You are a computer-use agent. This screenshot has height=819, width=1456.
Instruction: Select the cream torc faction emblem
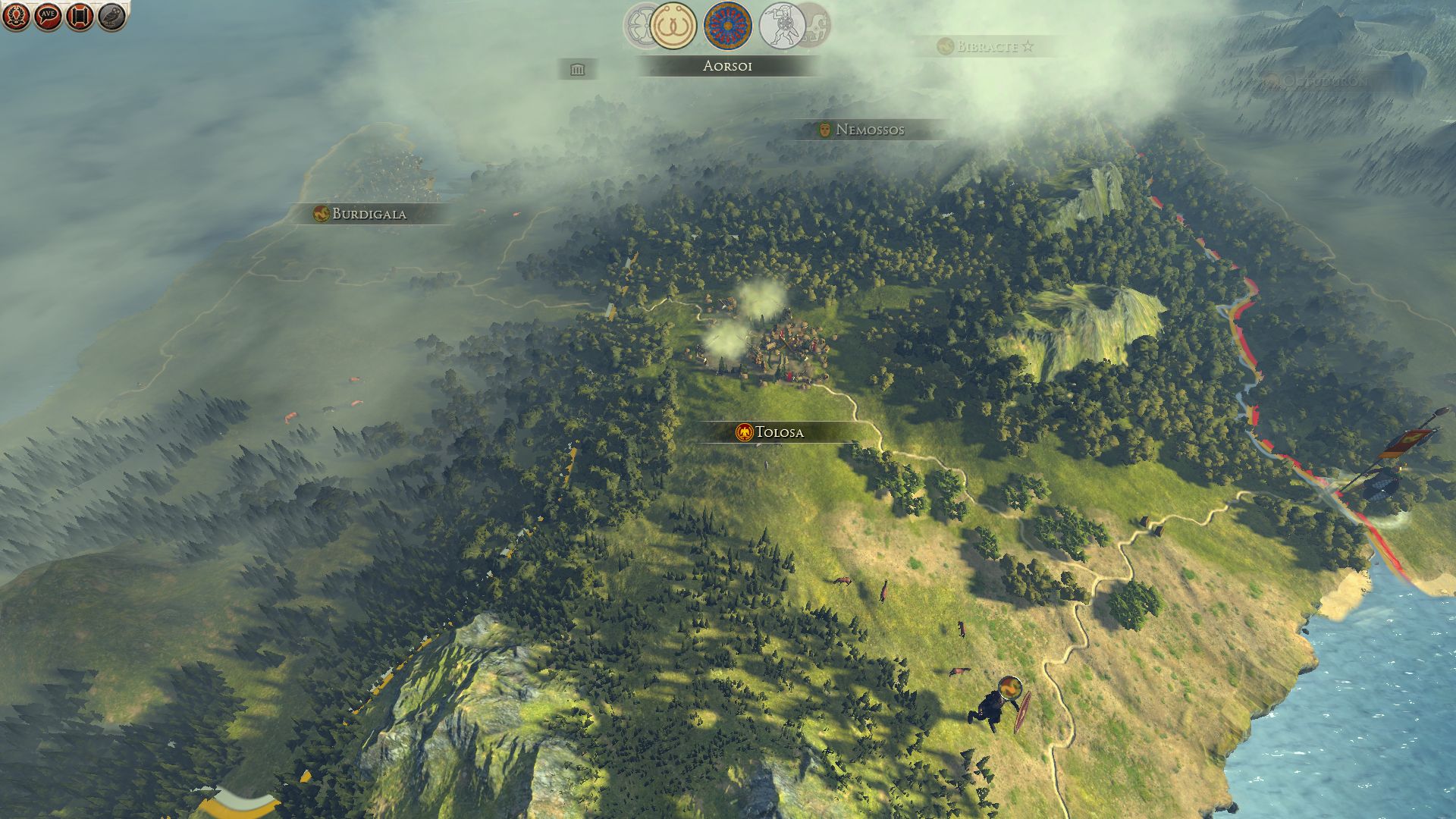[673, 26]
